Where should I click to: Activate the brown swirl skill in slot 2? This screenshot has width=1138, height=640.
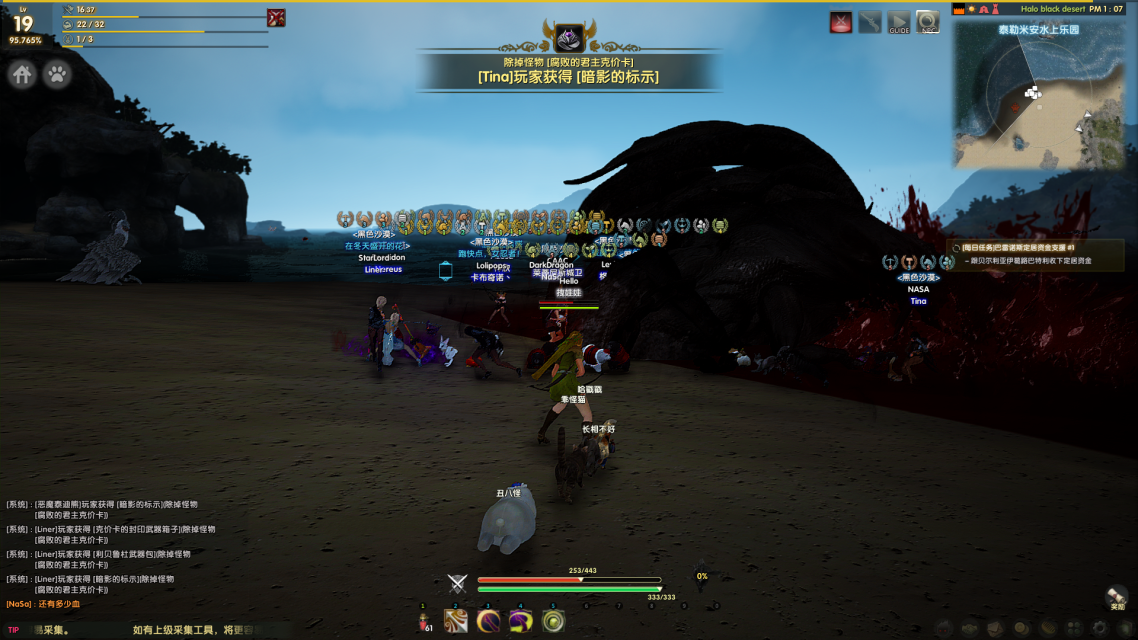coord(456,621)
